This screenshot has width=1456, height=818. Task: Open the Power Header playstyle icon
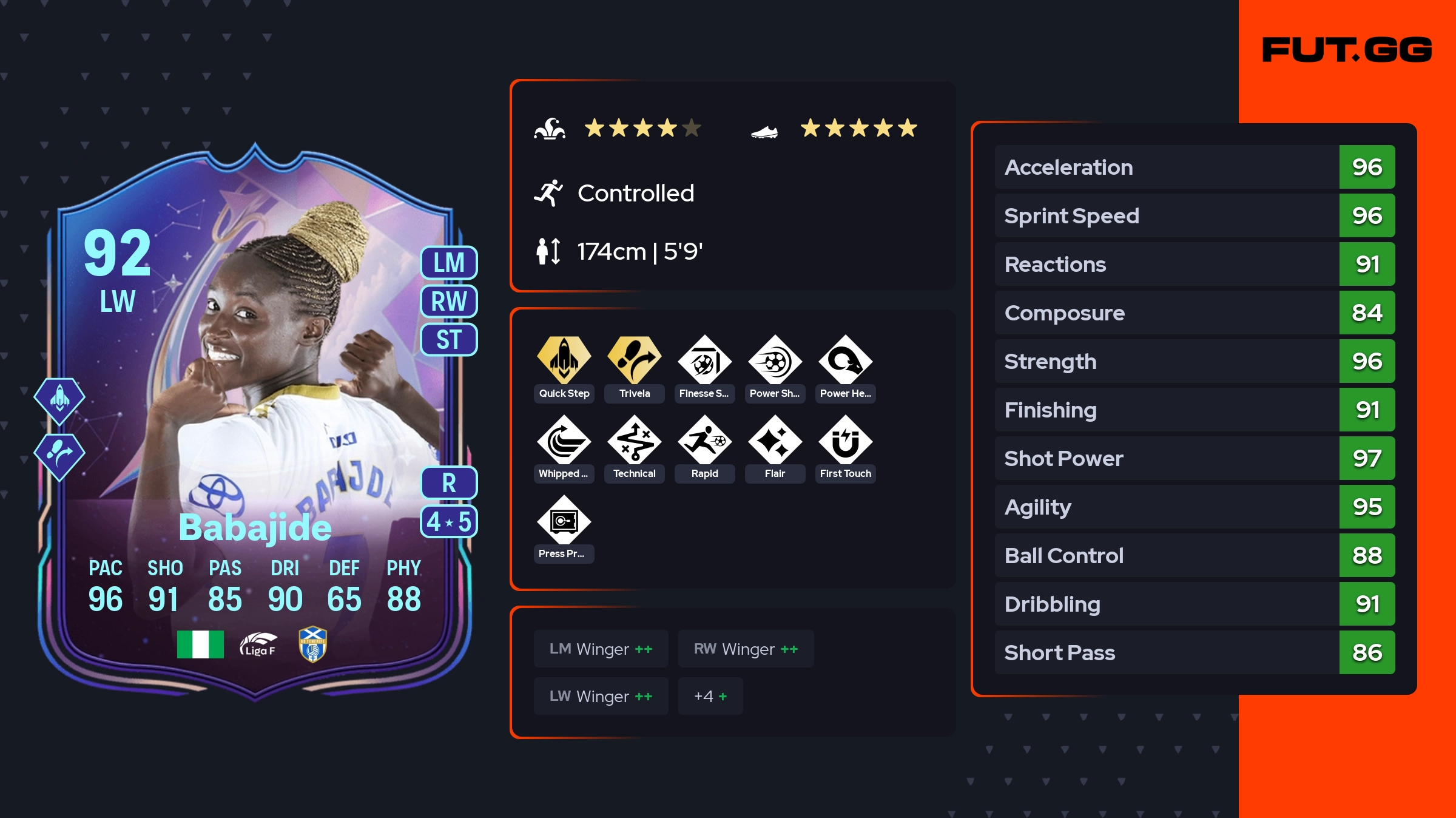(845, 361)
